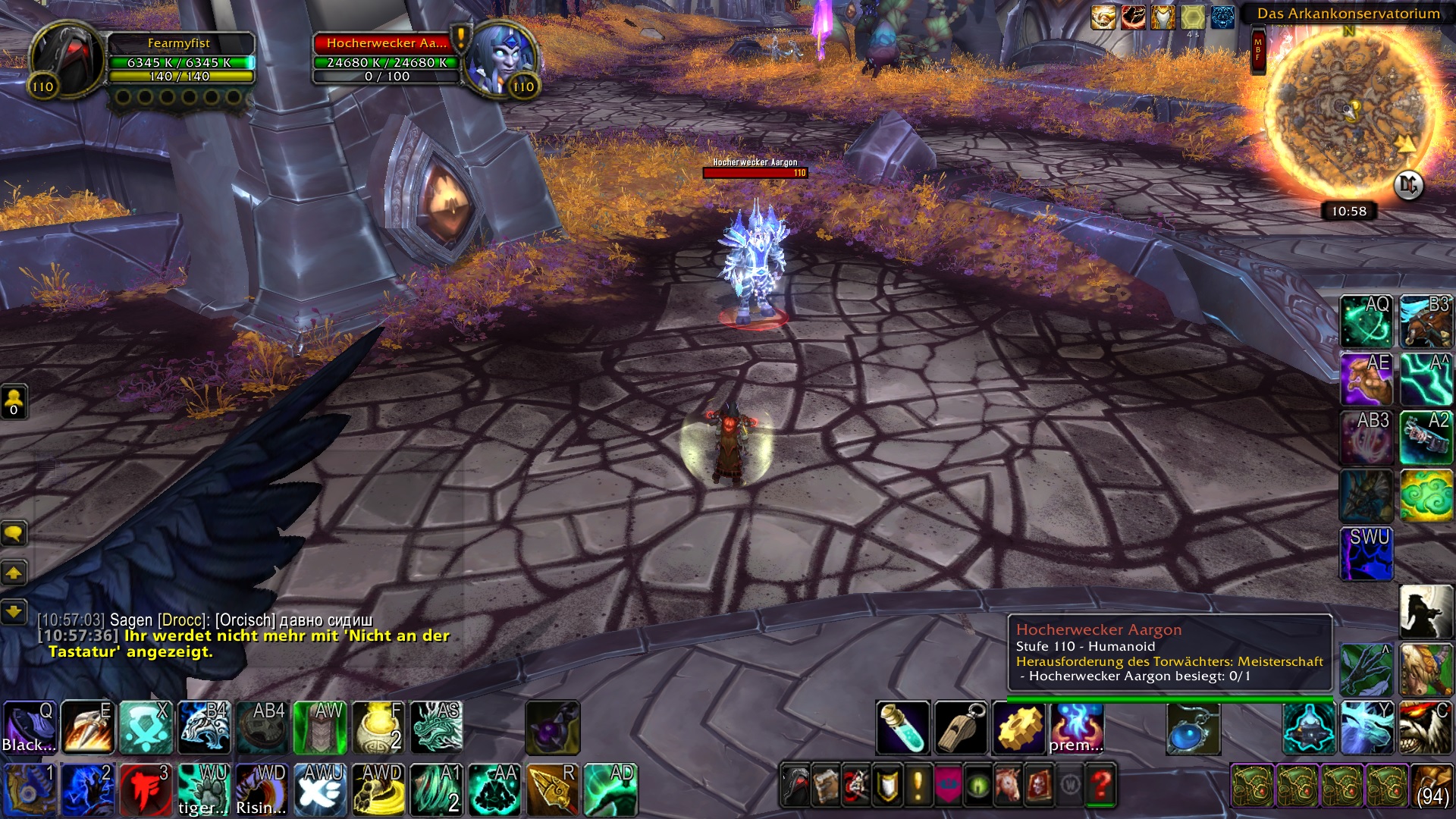1456x819 pixels.
Task: Open the quest log exclamation mark button
Action: pyautogui.click(x=918, y=784)
